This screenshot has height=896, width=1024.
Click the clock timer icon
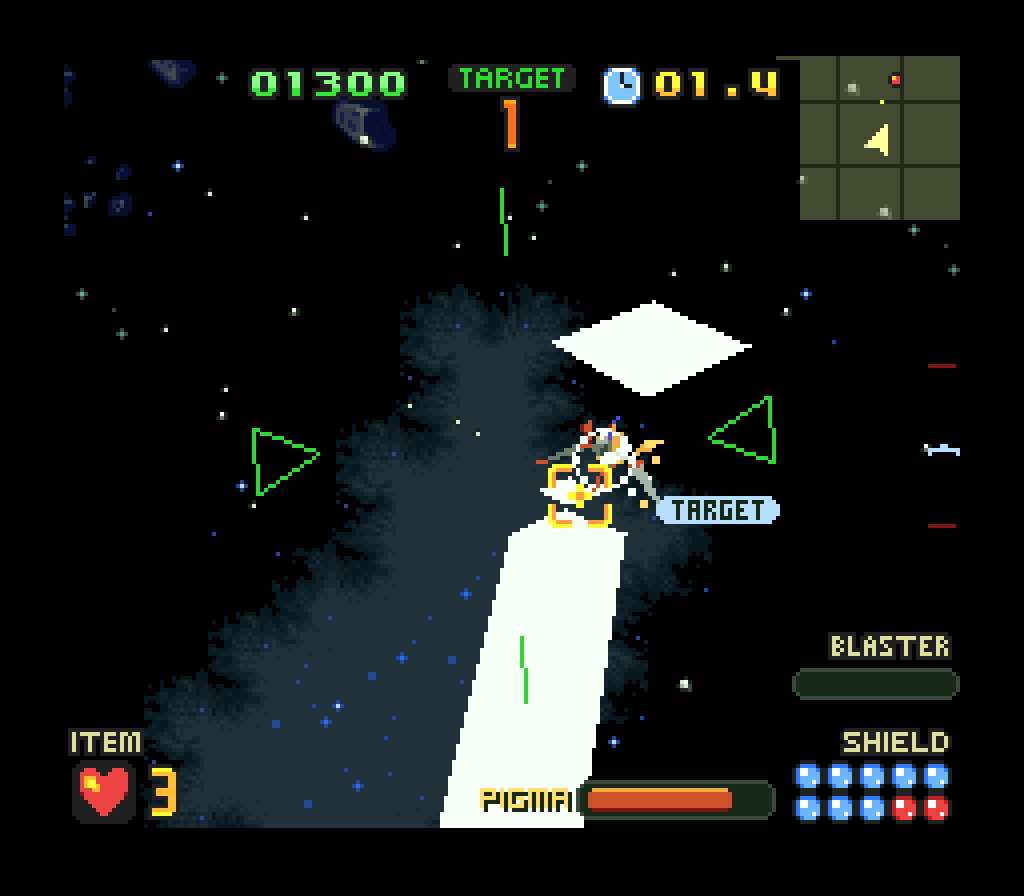(622, 84)
